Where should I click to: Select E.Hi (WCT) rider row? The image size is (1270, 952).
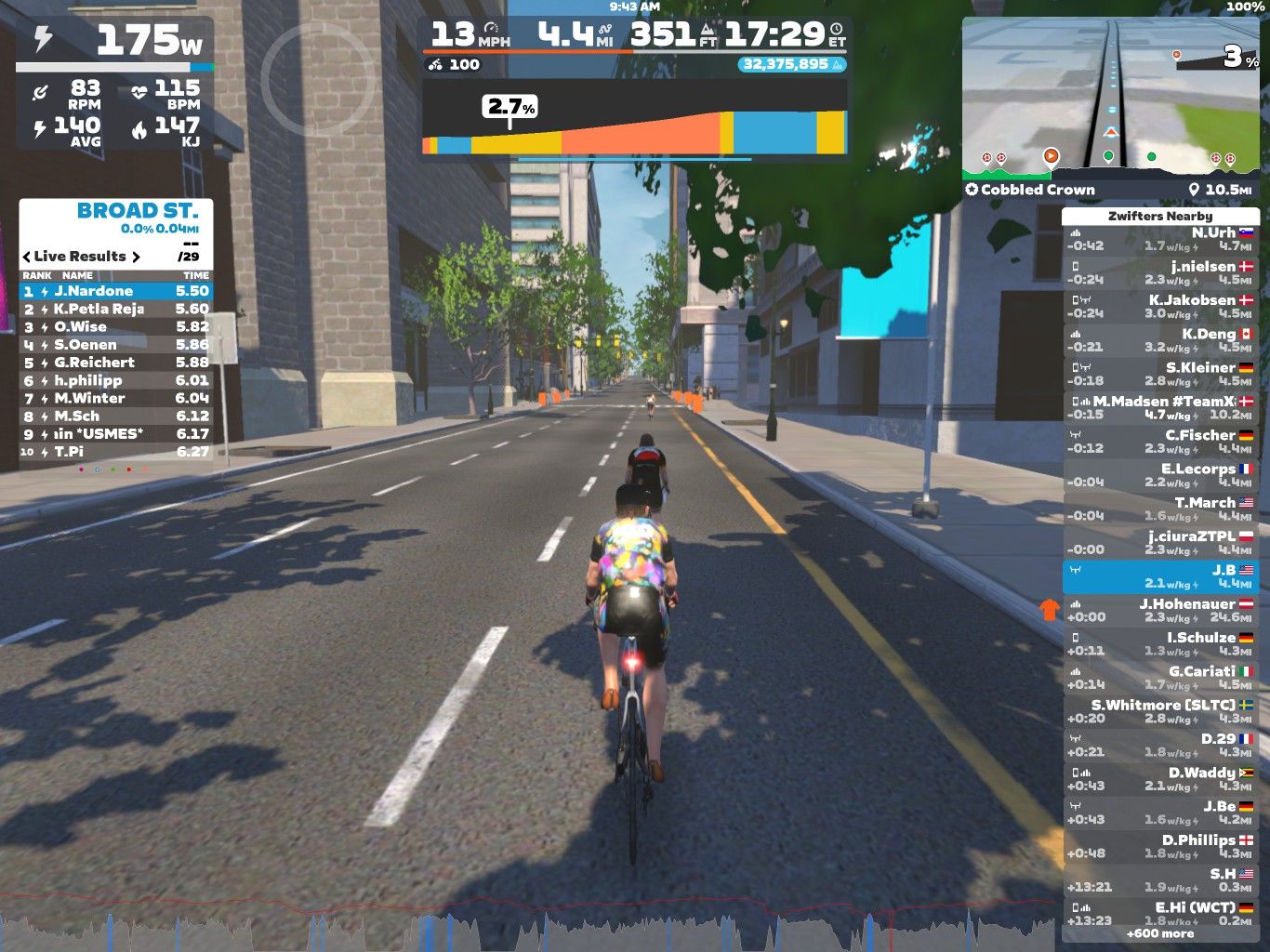(1159, 913)
